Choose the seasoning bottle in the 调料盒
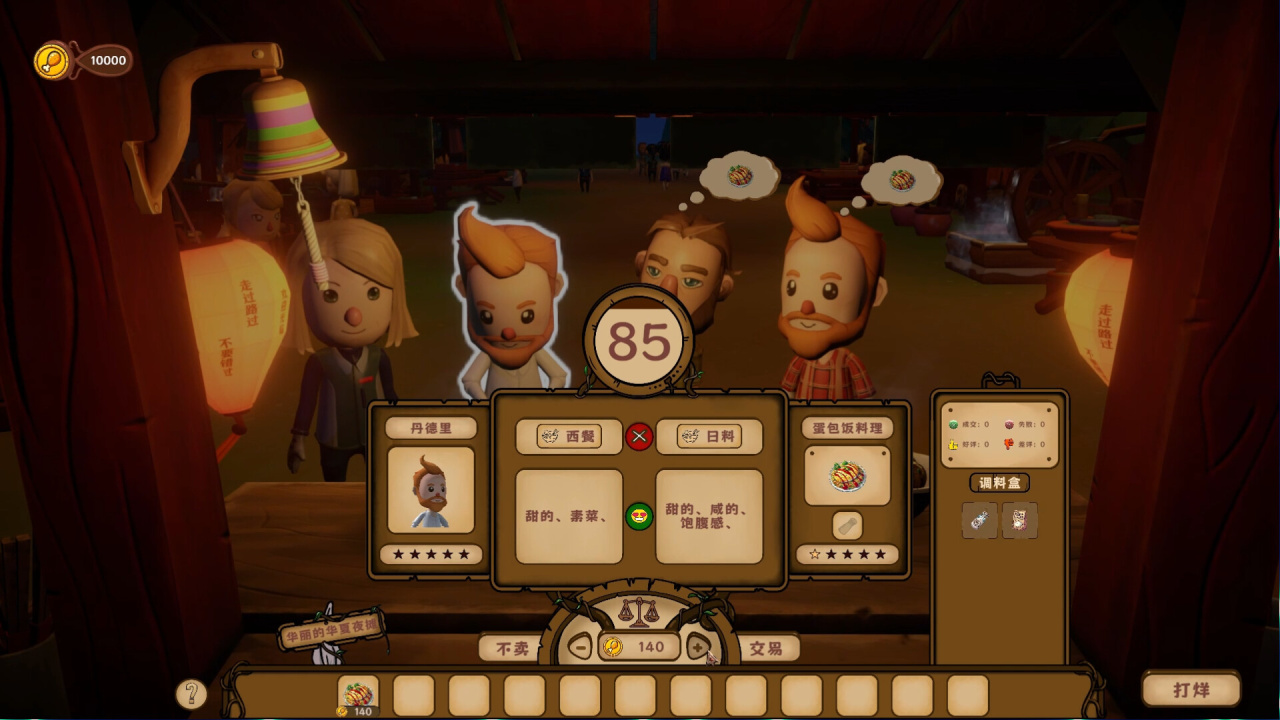 coord(980,520)
